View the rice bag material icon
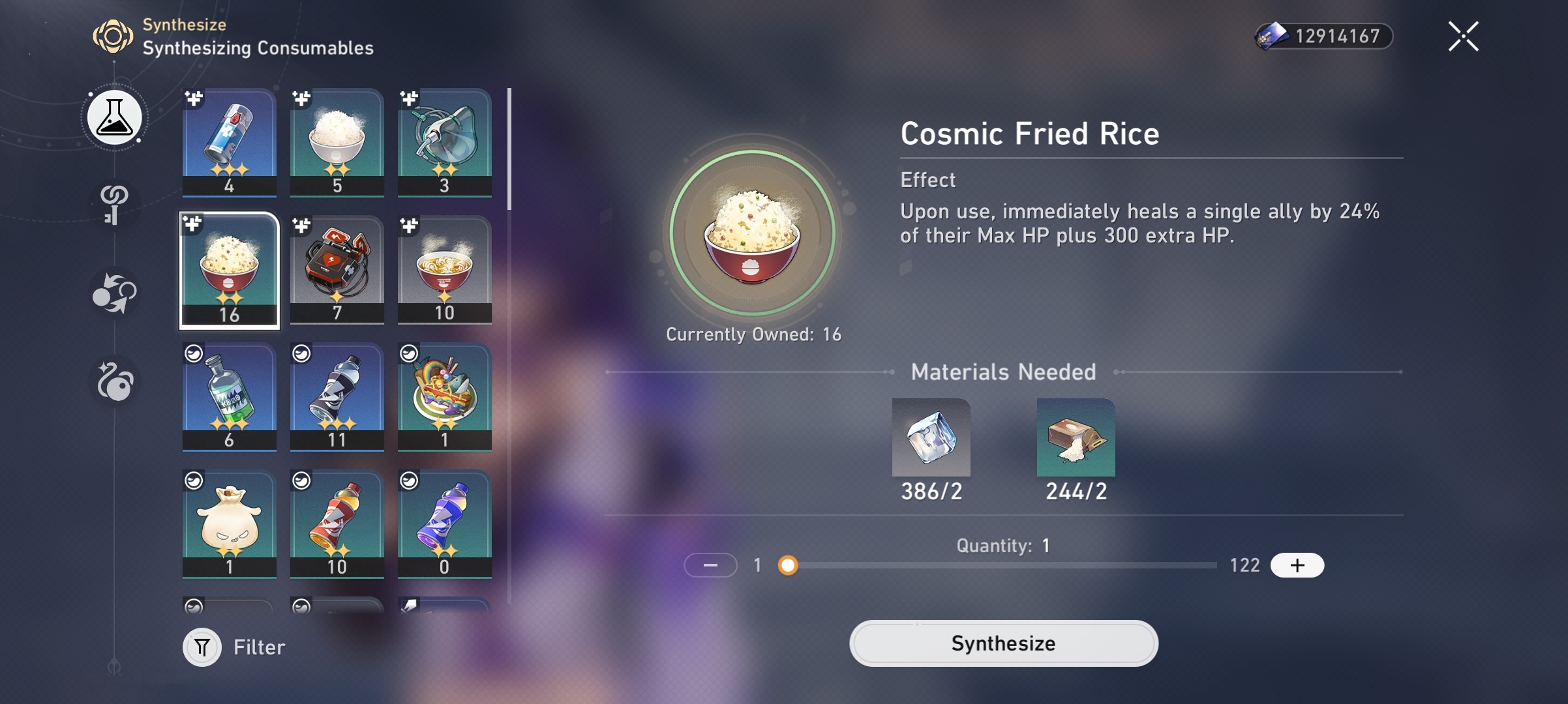The height and width of the screenshot is (704, 1568). click(x=1075, y=437)
